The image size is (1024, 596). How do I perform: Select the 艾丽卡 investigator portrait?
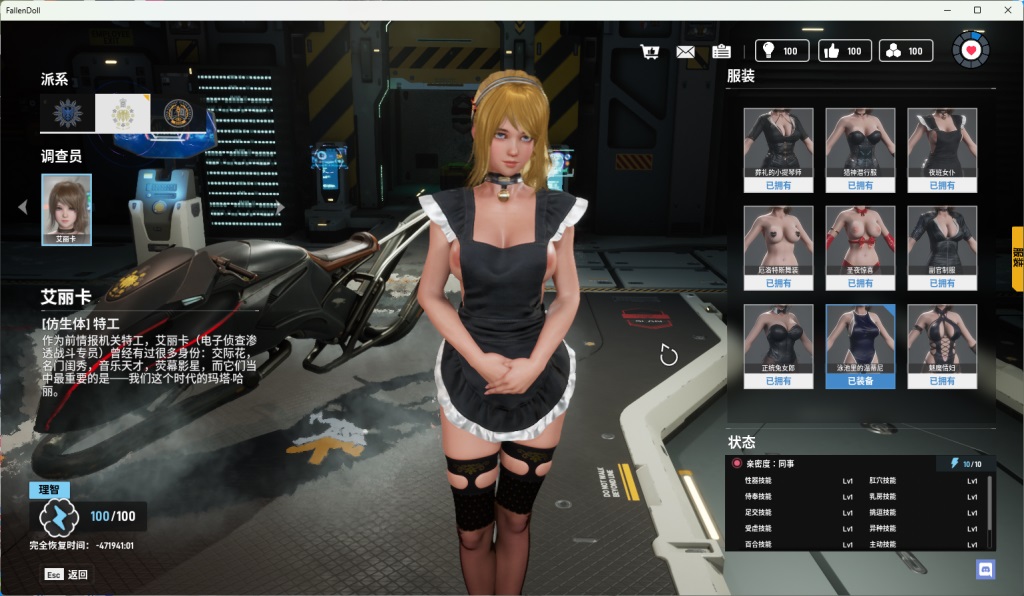(67, 209)
